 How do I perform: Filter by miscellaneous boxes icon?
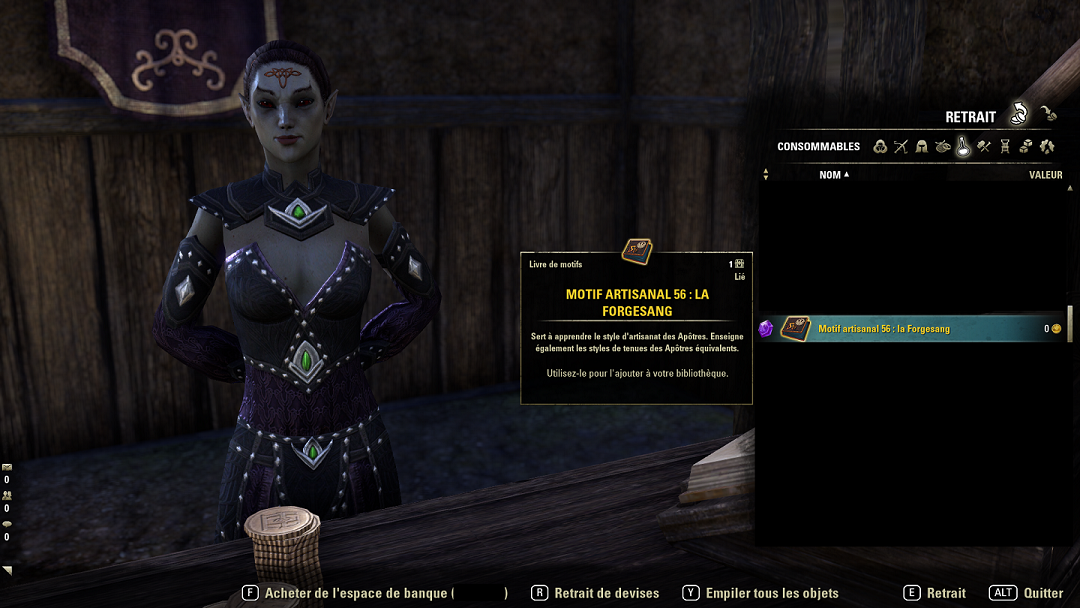[1026, 146]
